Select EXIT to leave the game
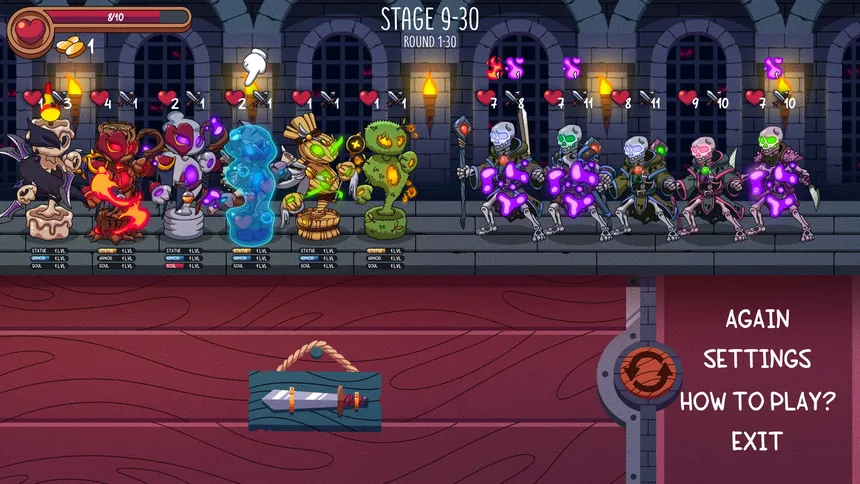860x484 pixels. (x=757, y=441)
